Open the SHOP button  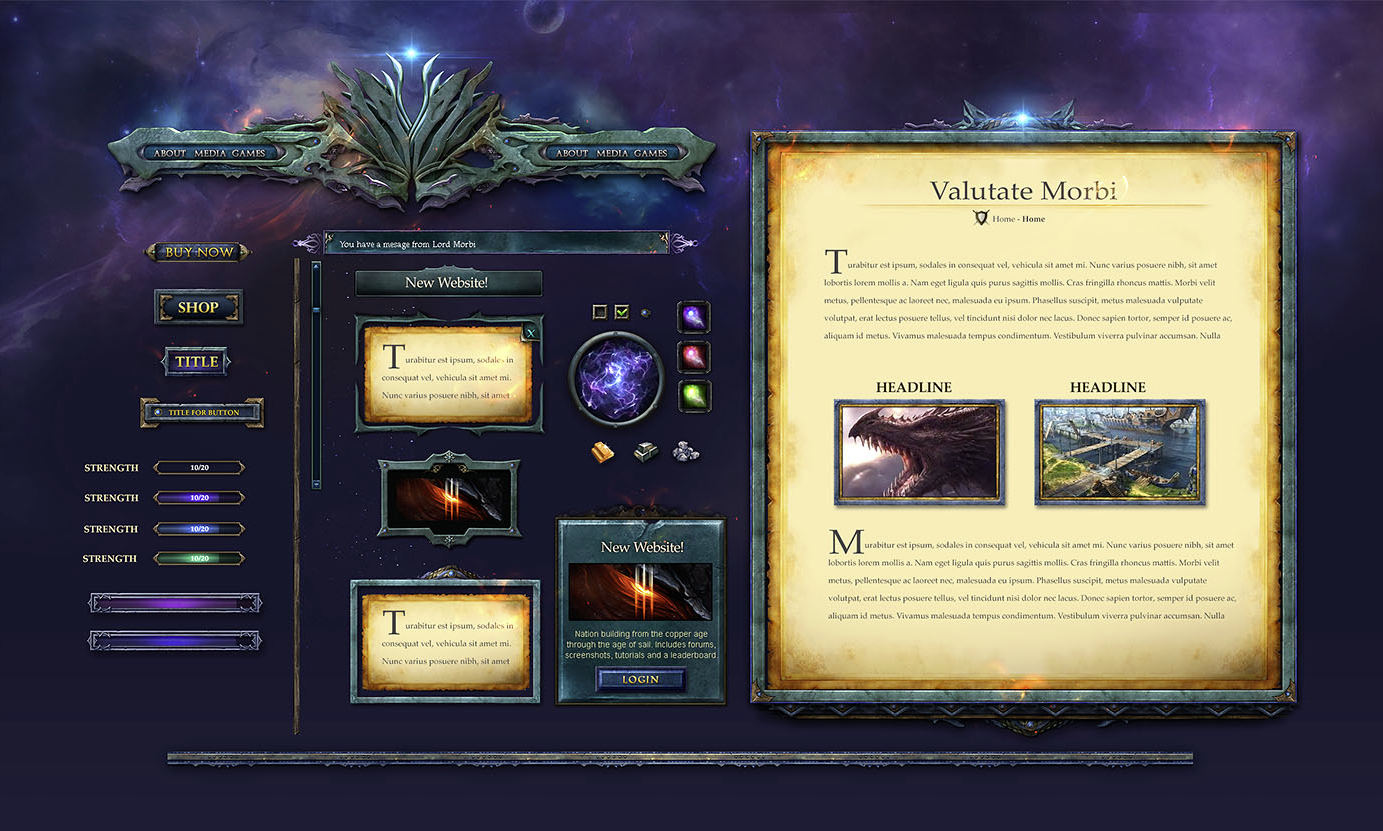click(198, 307)
